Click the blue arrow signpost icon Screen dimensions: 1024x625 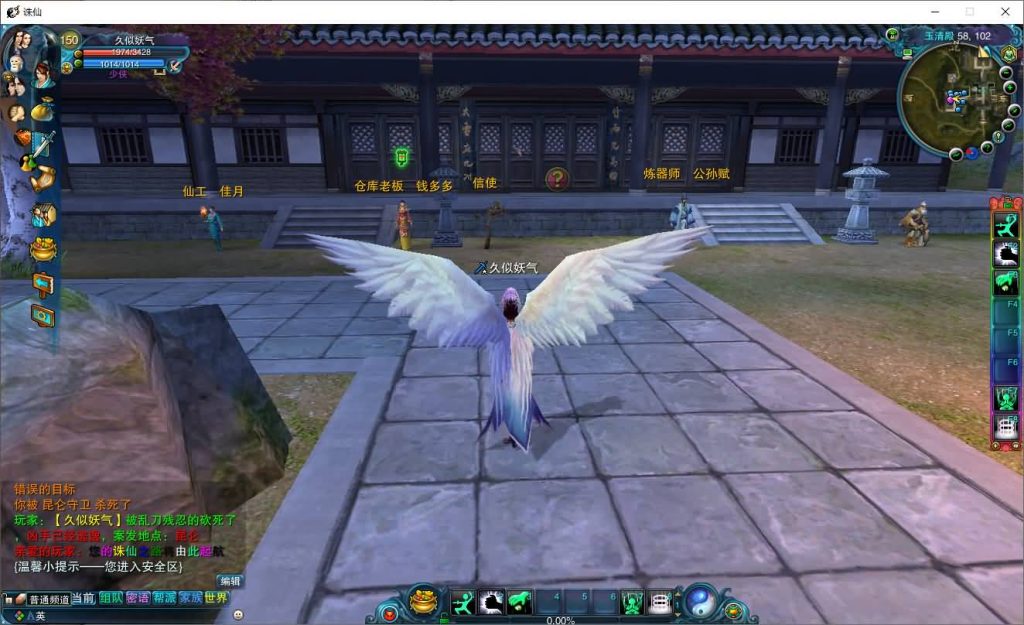[43, 283]
